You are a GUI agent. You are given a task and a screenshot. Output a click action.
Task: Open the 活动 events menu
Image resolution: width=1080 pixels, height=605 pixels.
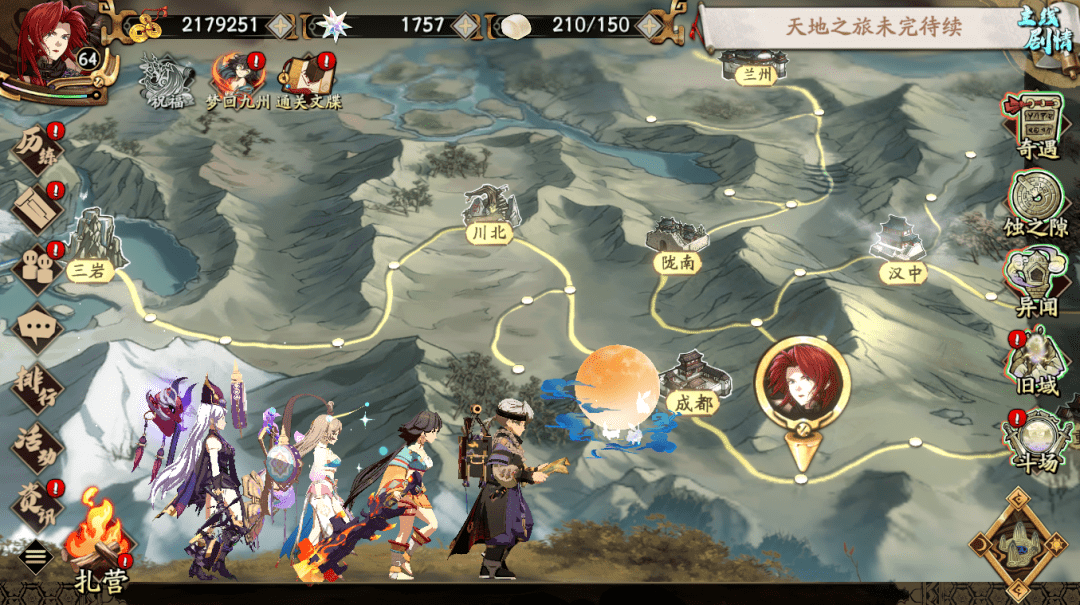[x=37, y=443]
